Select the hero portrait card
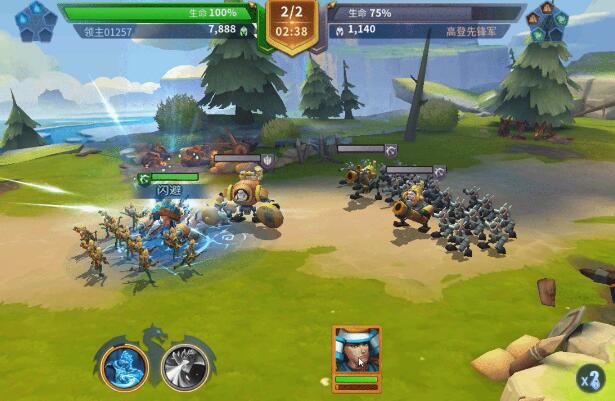The image size is (615, 401). [x=357, y=351]
